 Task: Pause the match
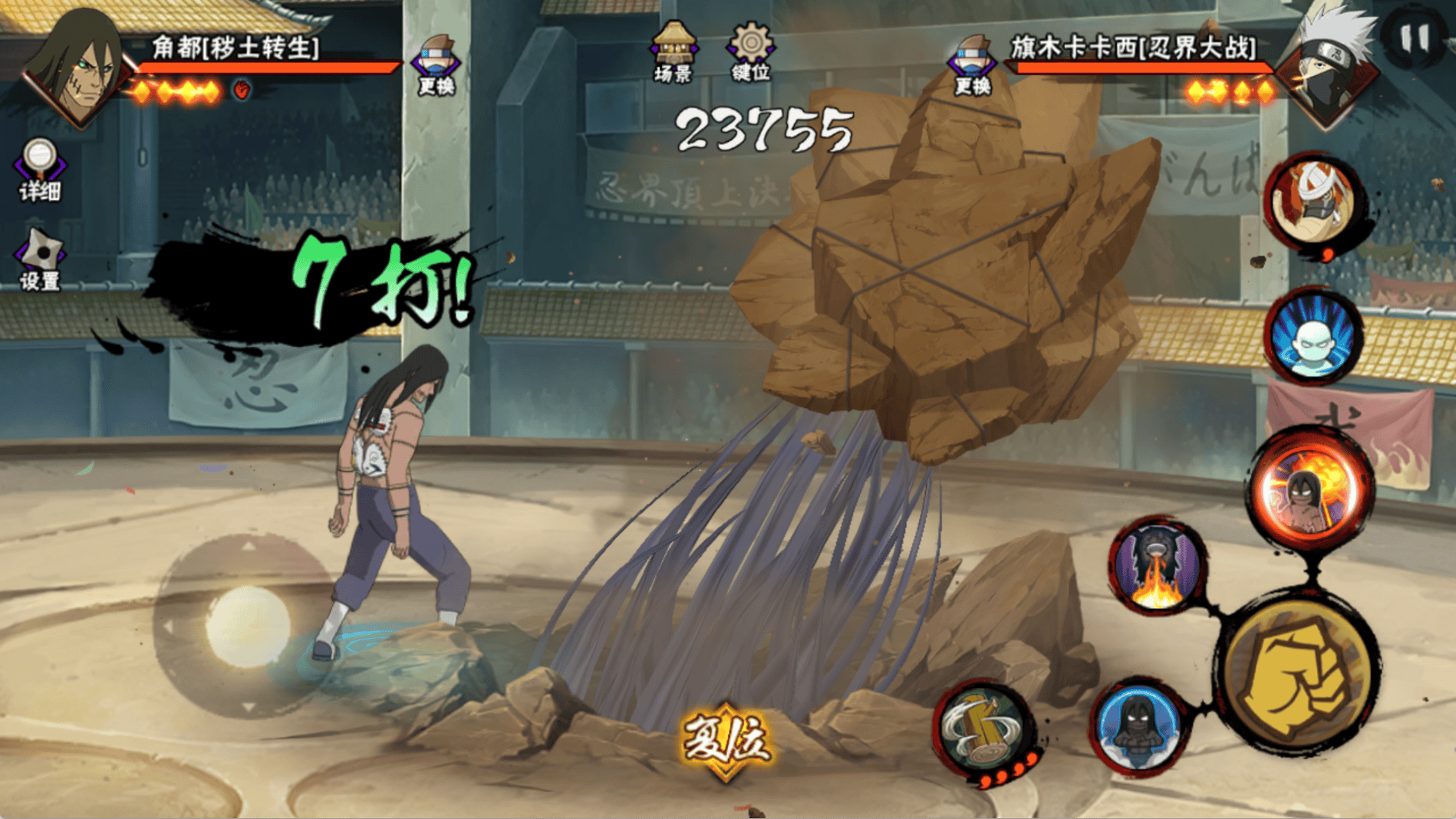(x=1414, y=38)
